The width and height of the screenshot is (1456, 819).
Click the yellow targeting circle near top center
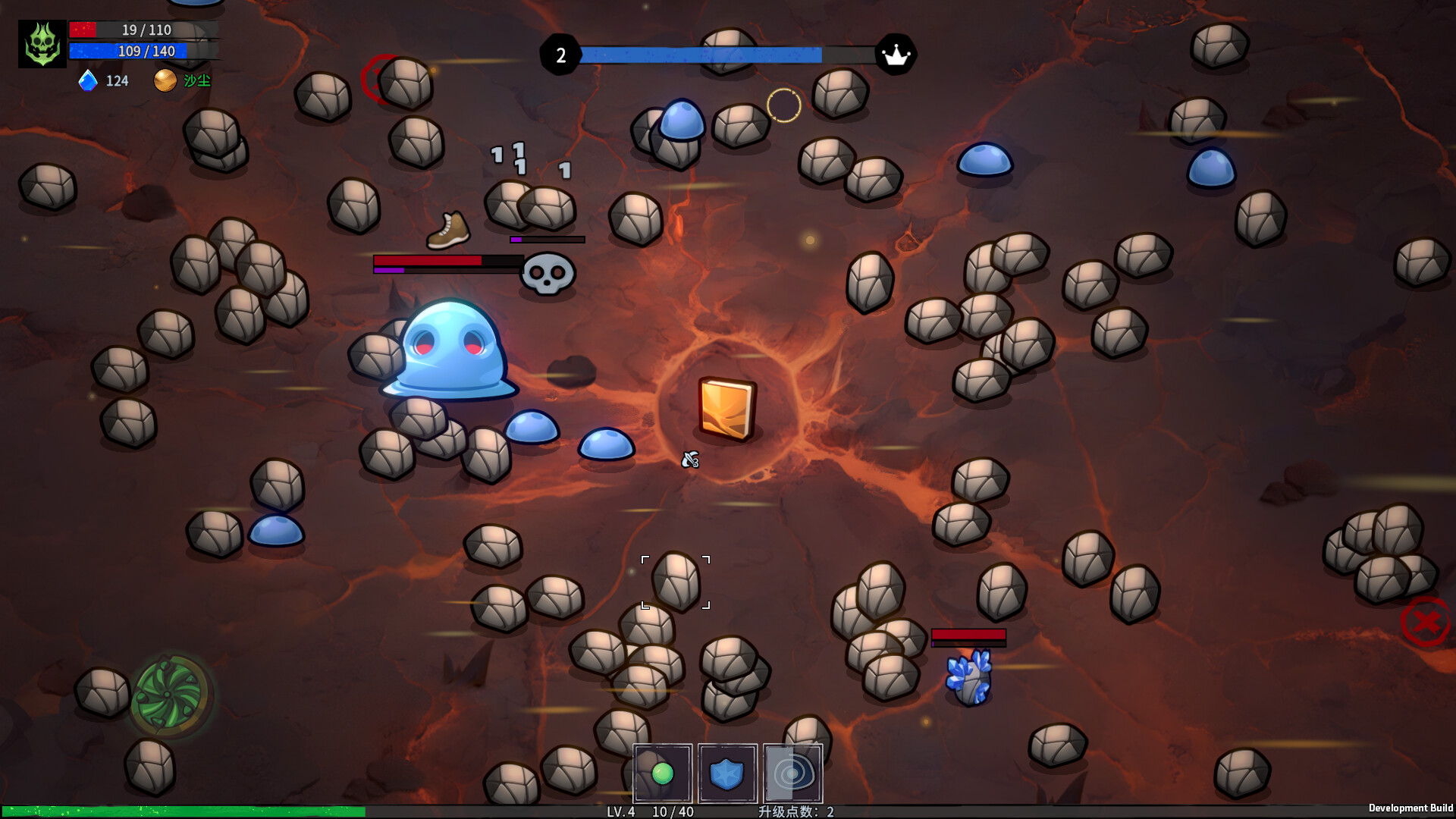pos(783,105)
